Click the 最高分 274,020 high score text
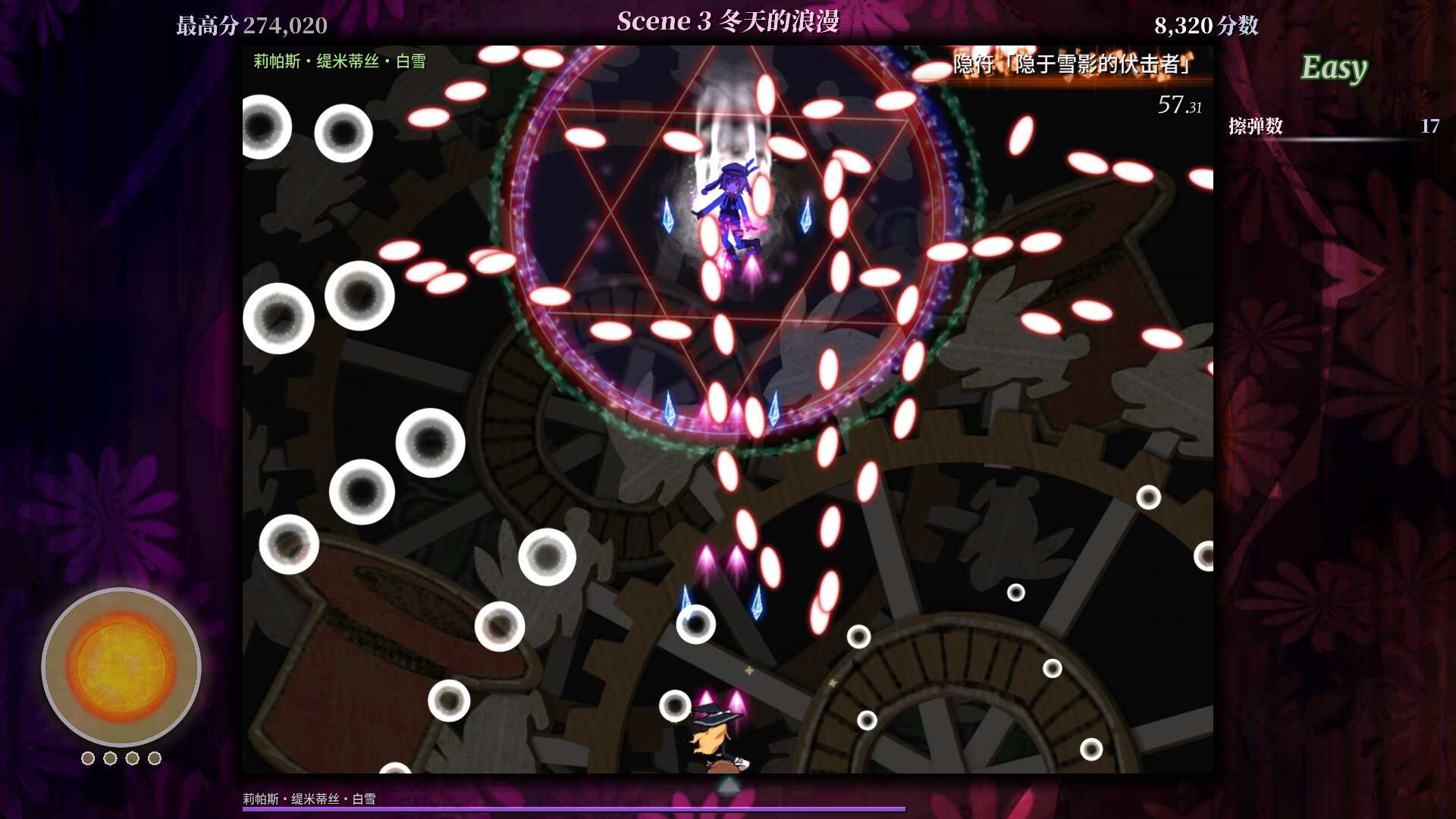 coord(250,25)
